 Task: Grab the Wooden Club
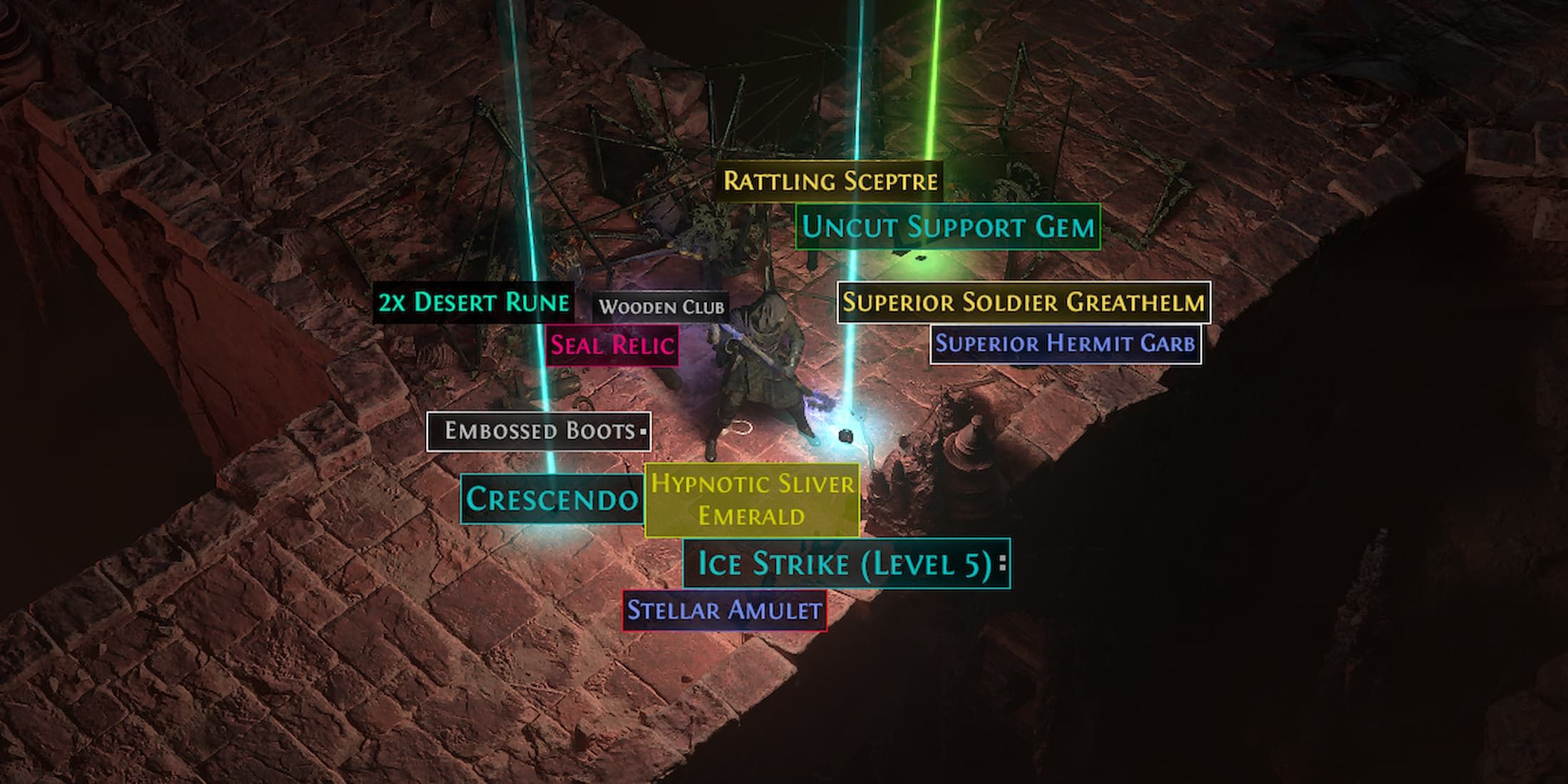tap(663, 306)
